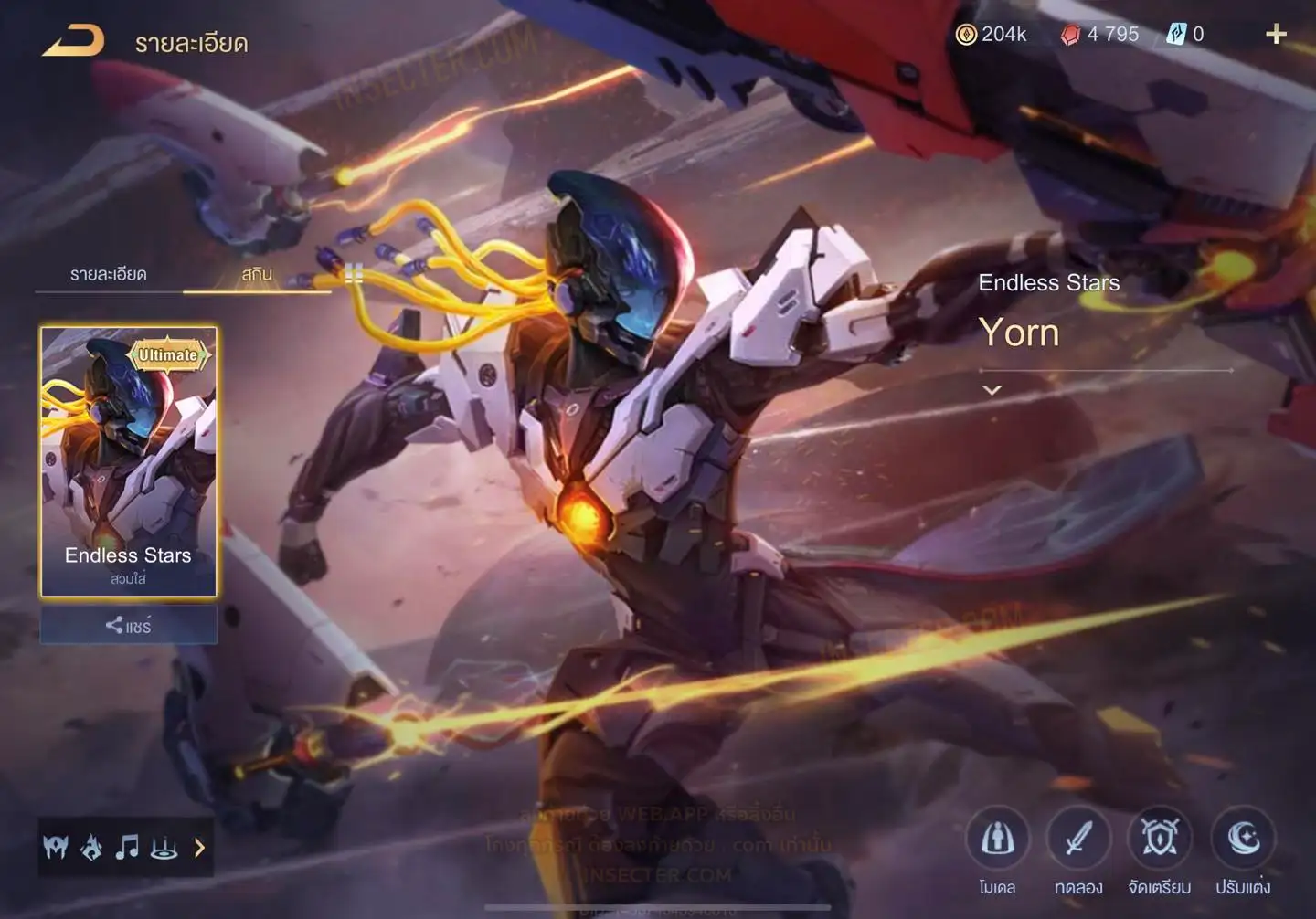Open the จัดเตรียม preparation menu
1316x919 pixels.
click(x=1160, y=839)
